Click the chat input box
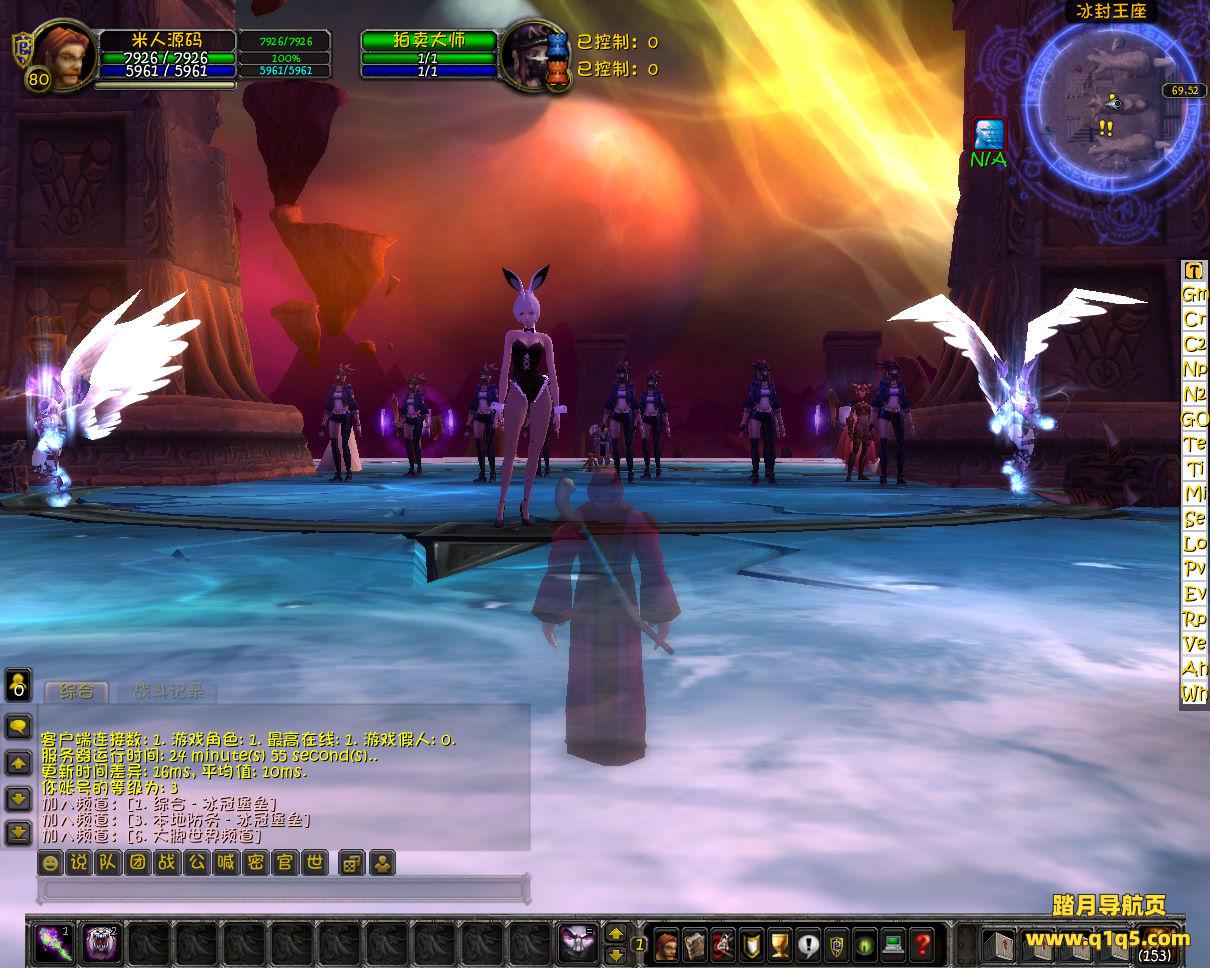Image resolution: width=1210 pixels, height=968 pixels. [282, 889]
